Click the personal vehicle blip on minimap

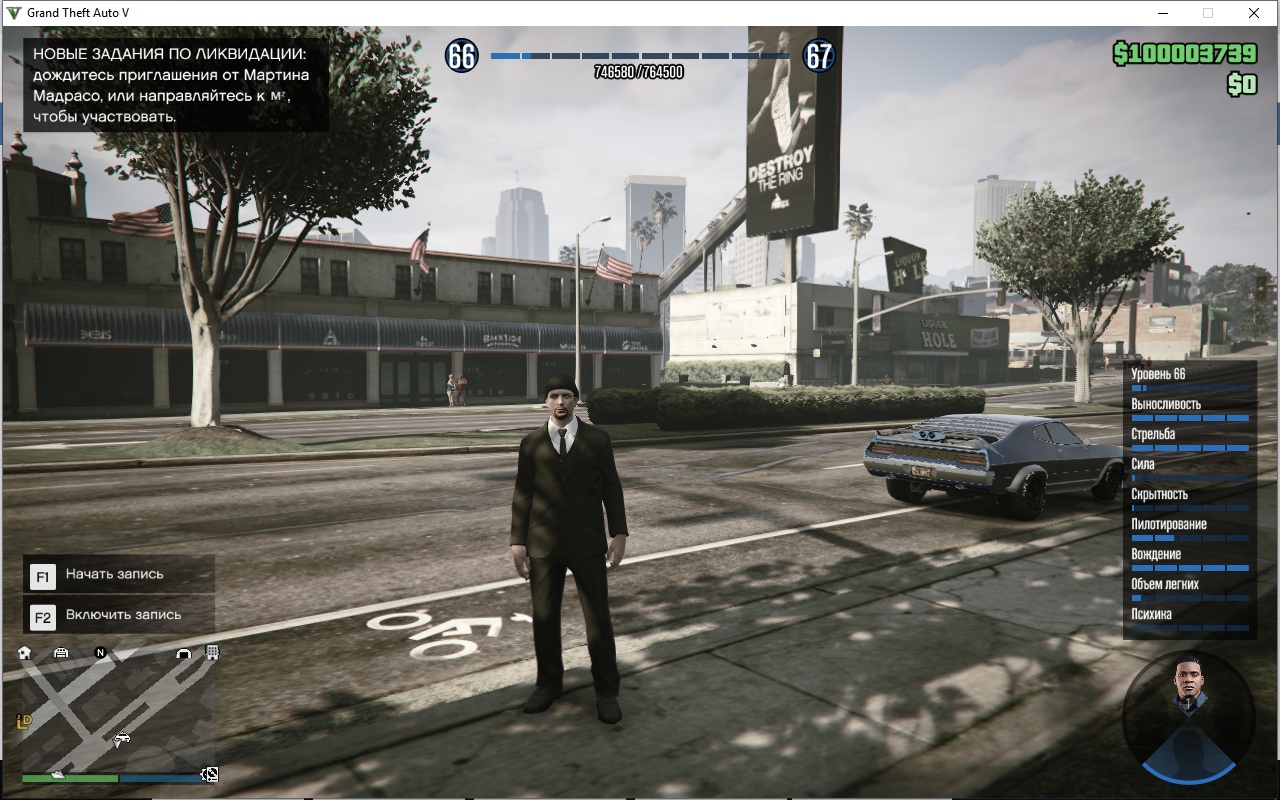122,740
